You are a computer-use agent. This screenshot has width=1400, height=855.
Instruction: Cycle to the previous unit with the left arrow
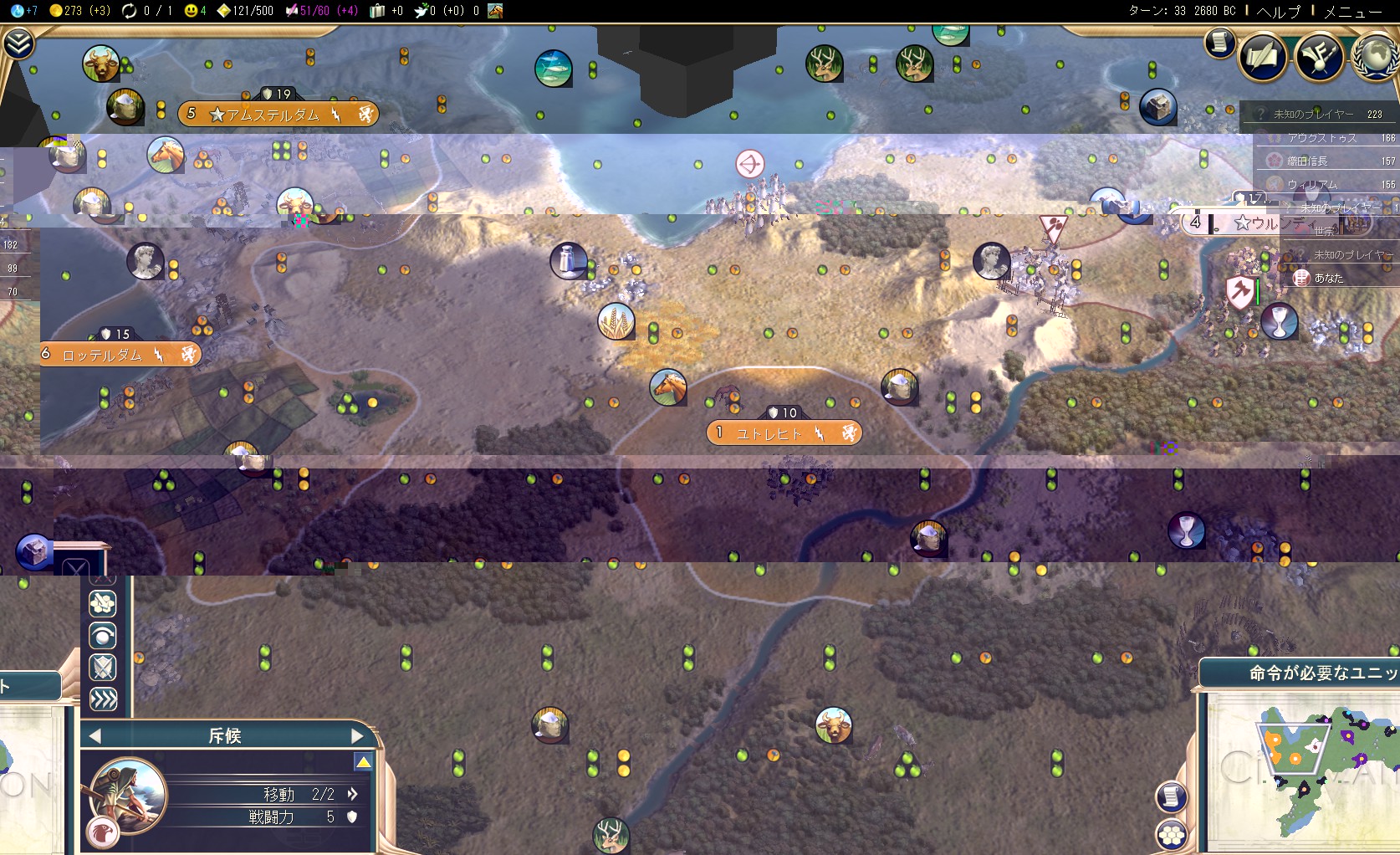tap(95, 736)
